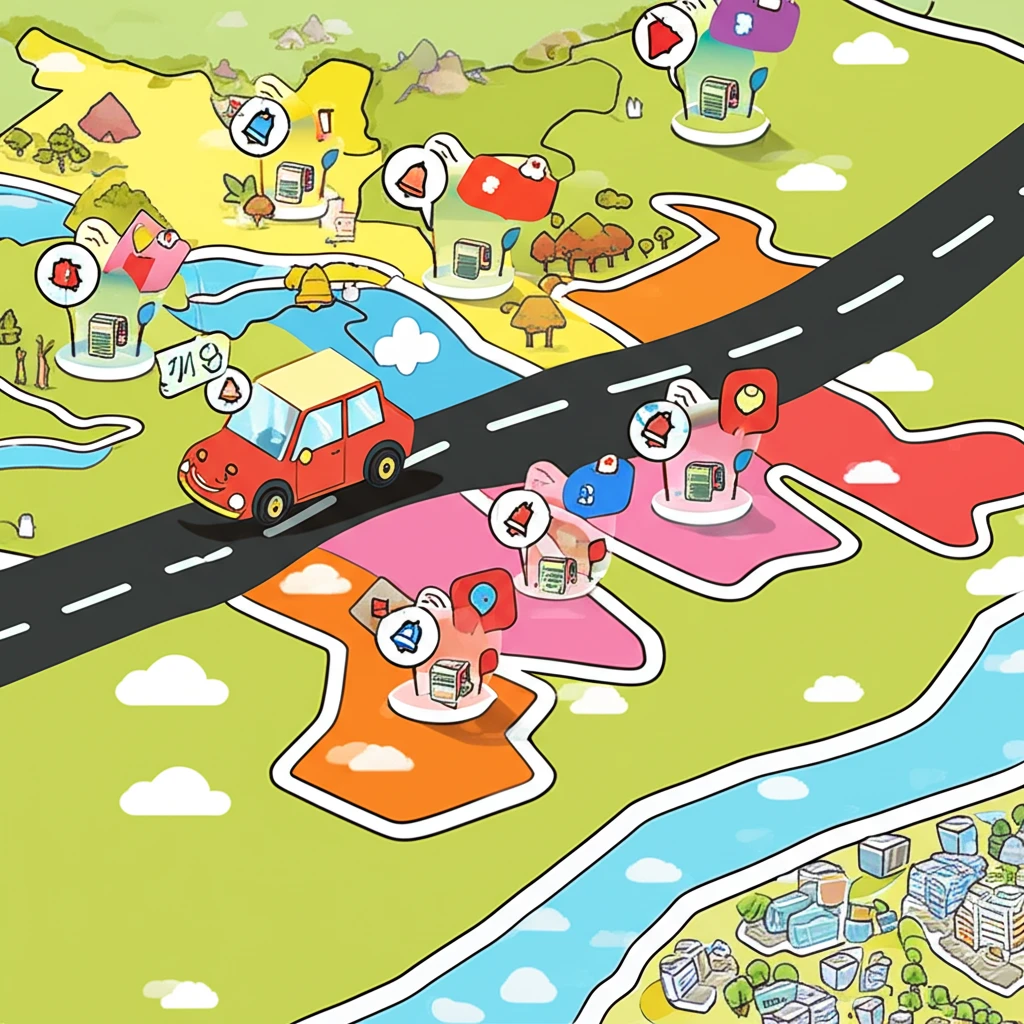Click the golden bell on the river
This screenshot has width=1024, height=1024.
[x=313, y=286]
